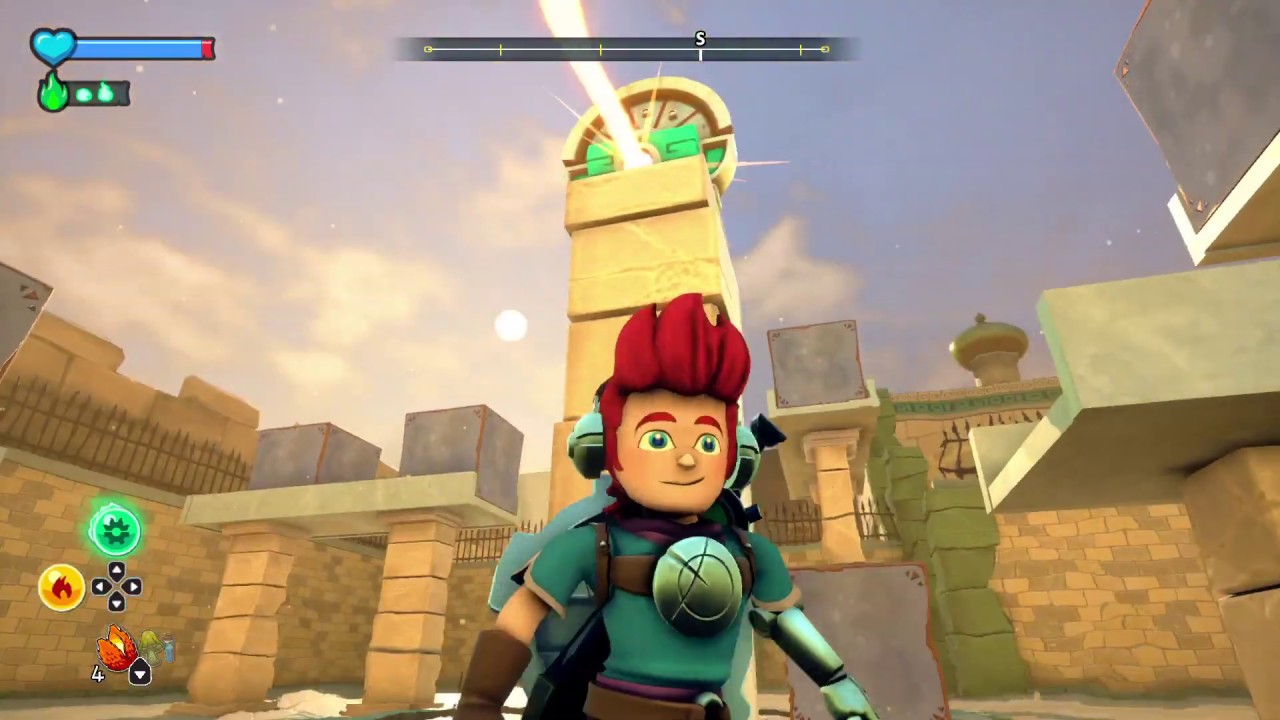Use the red fire flower item
Screen dimensions: 1280x720
[x=116, y=649]
